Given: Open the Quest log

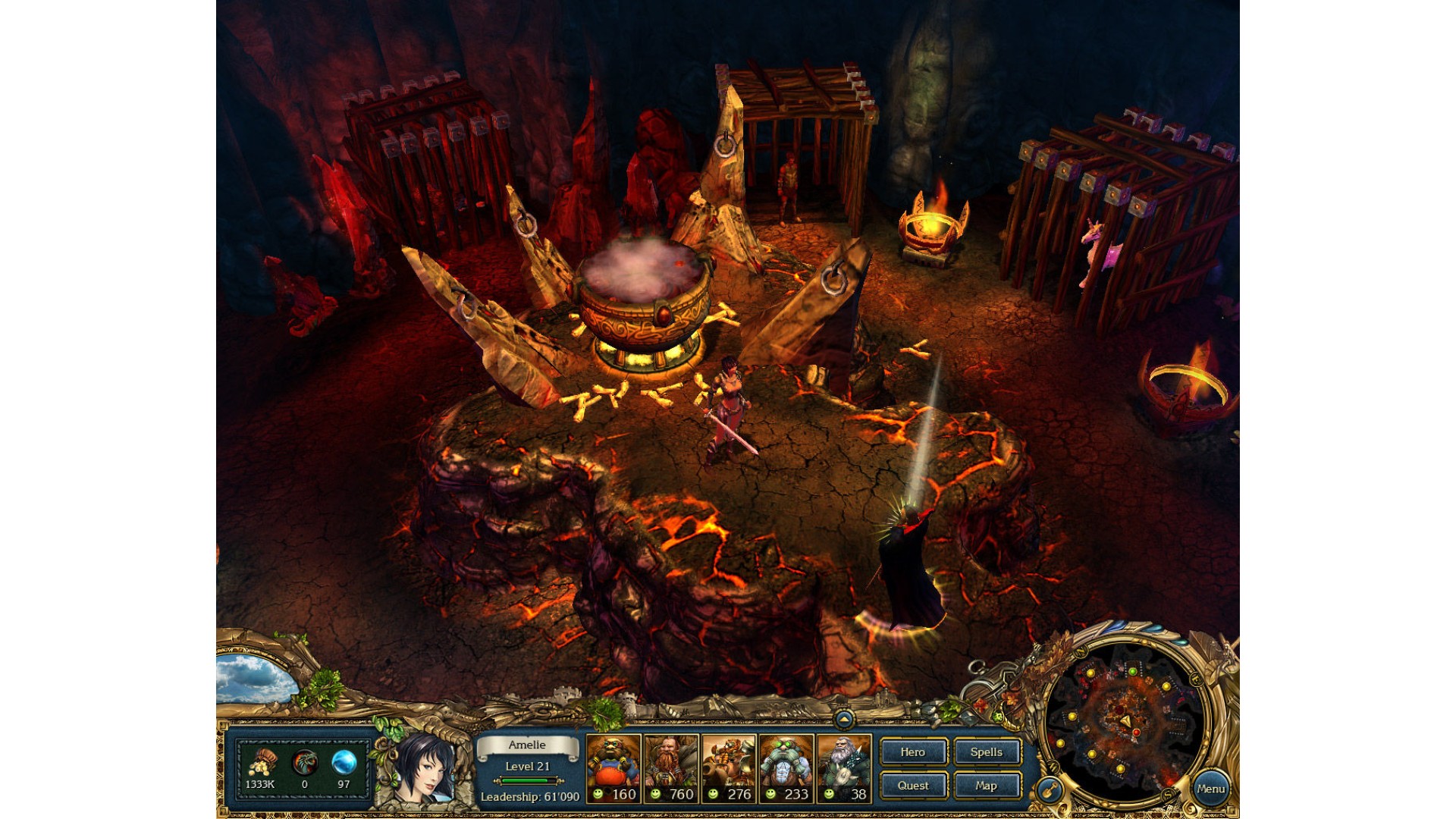Looking at the screenshot, I should [913, 786].
